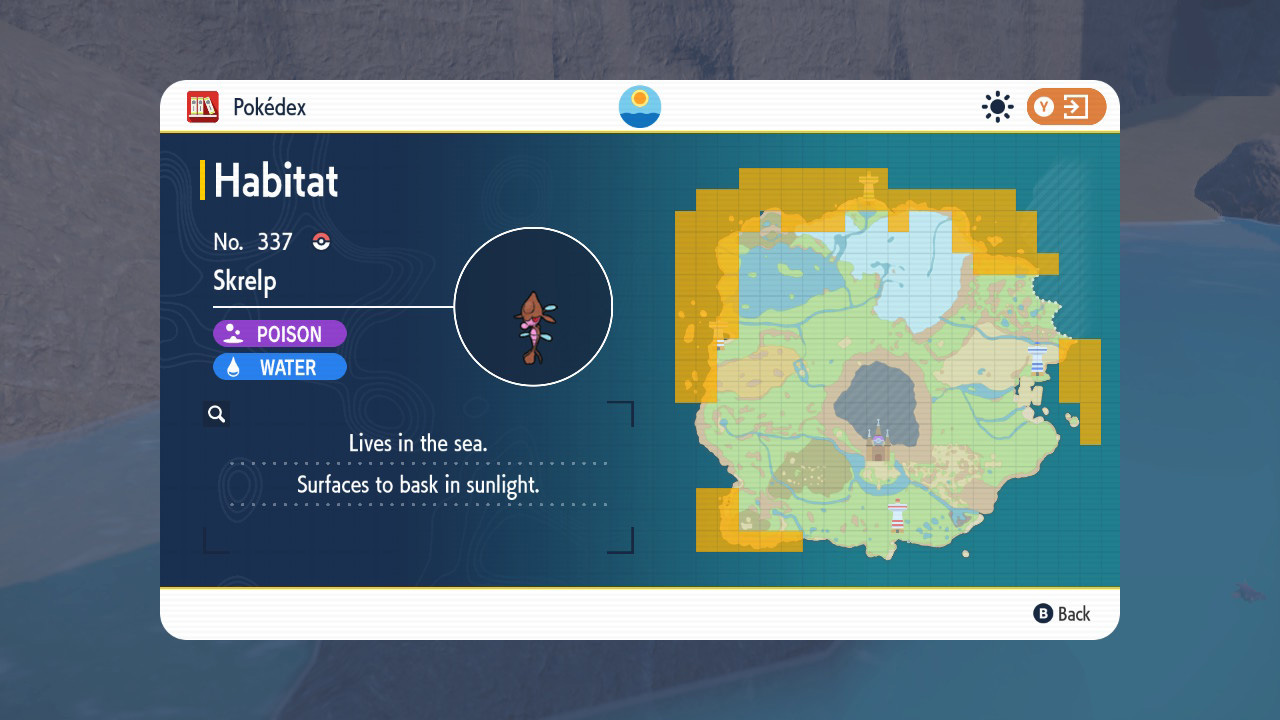1280x720 pixels.
Task: Select the striped lighthouse on the map's east coast
Action: (1037, 358)
